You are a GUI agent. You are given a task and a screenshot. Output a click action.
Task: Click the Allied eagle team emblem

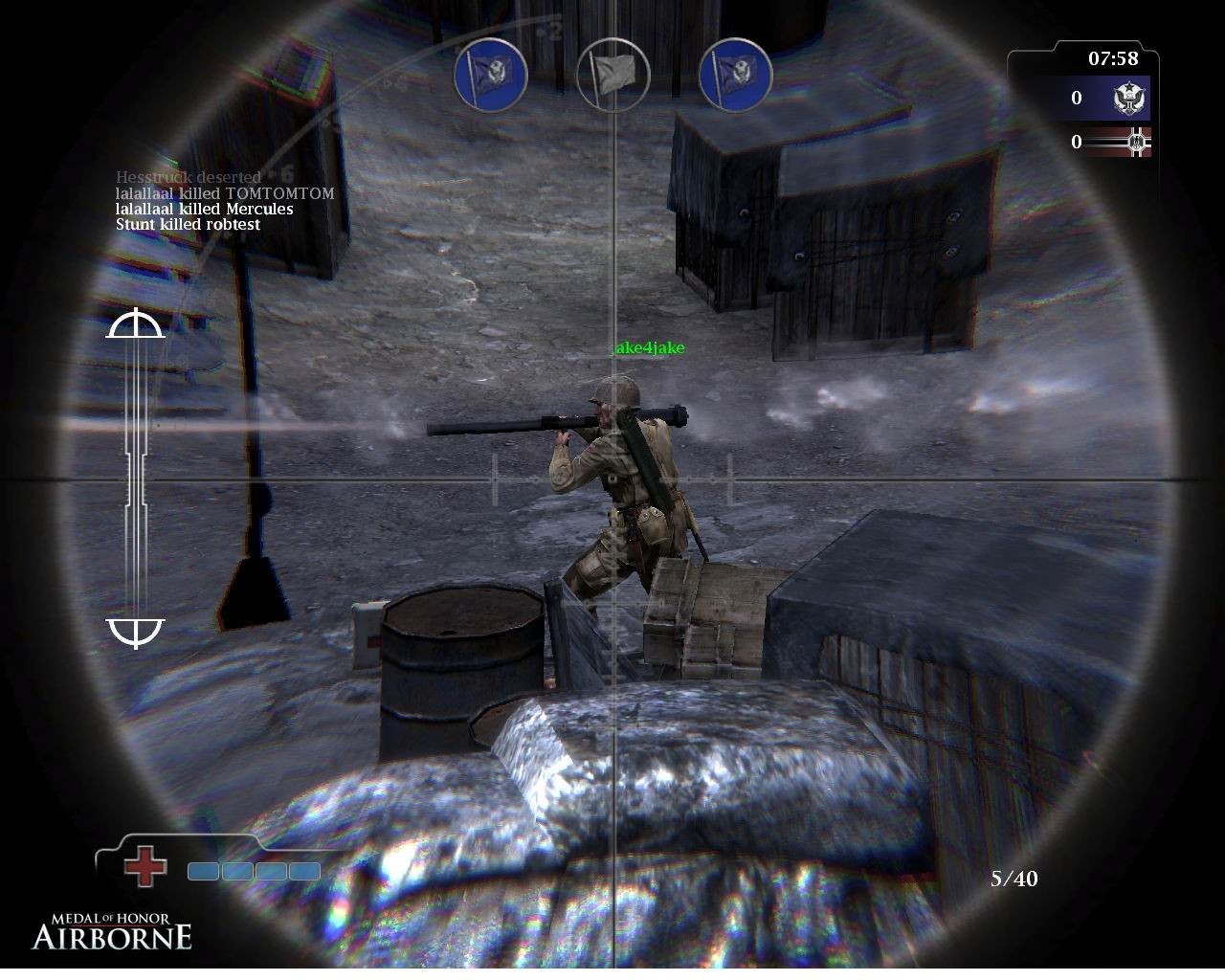coord(1130,99)
